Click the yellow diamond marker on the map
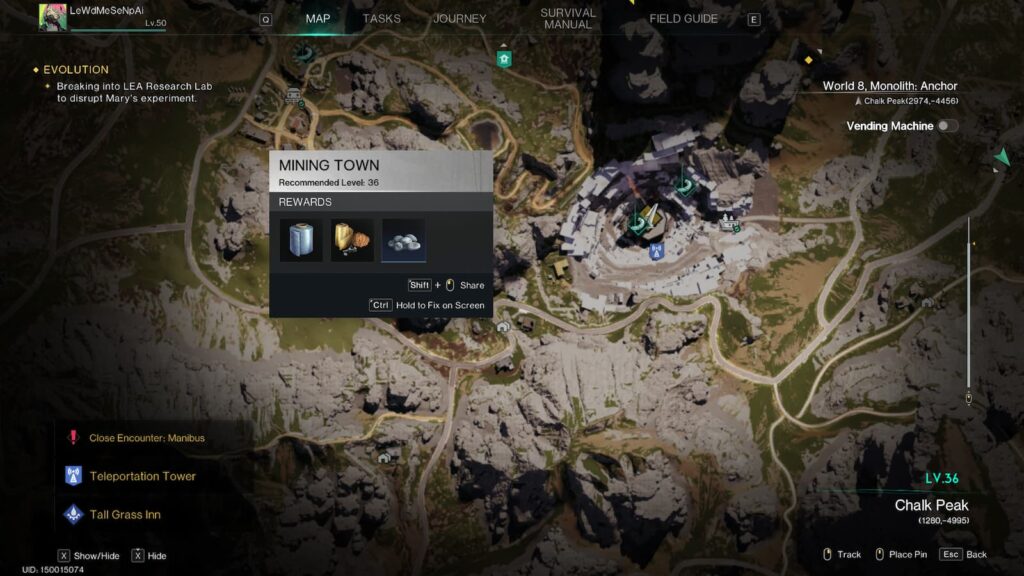 point(808,60)
